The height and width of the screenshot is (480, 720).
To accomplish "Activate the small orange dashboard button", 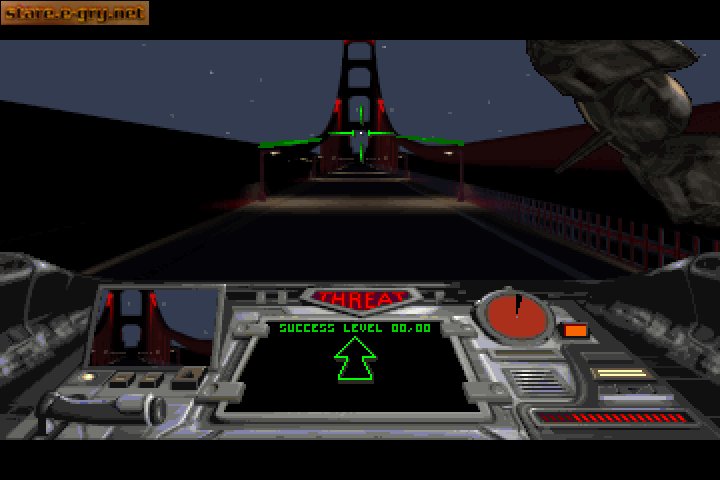I will click(575, 330).
